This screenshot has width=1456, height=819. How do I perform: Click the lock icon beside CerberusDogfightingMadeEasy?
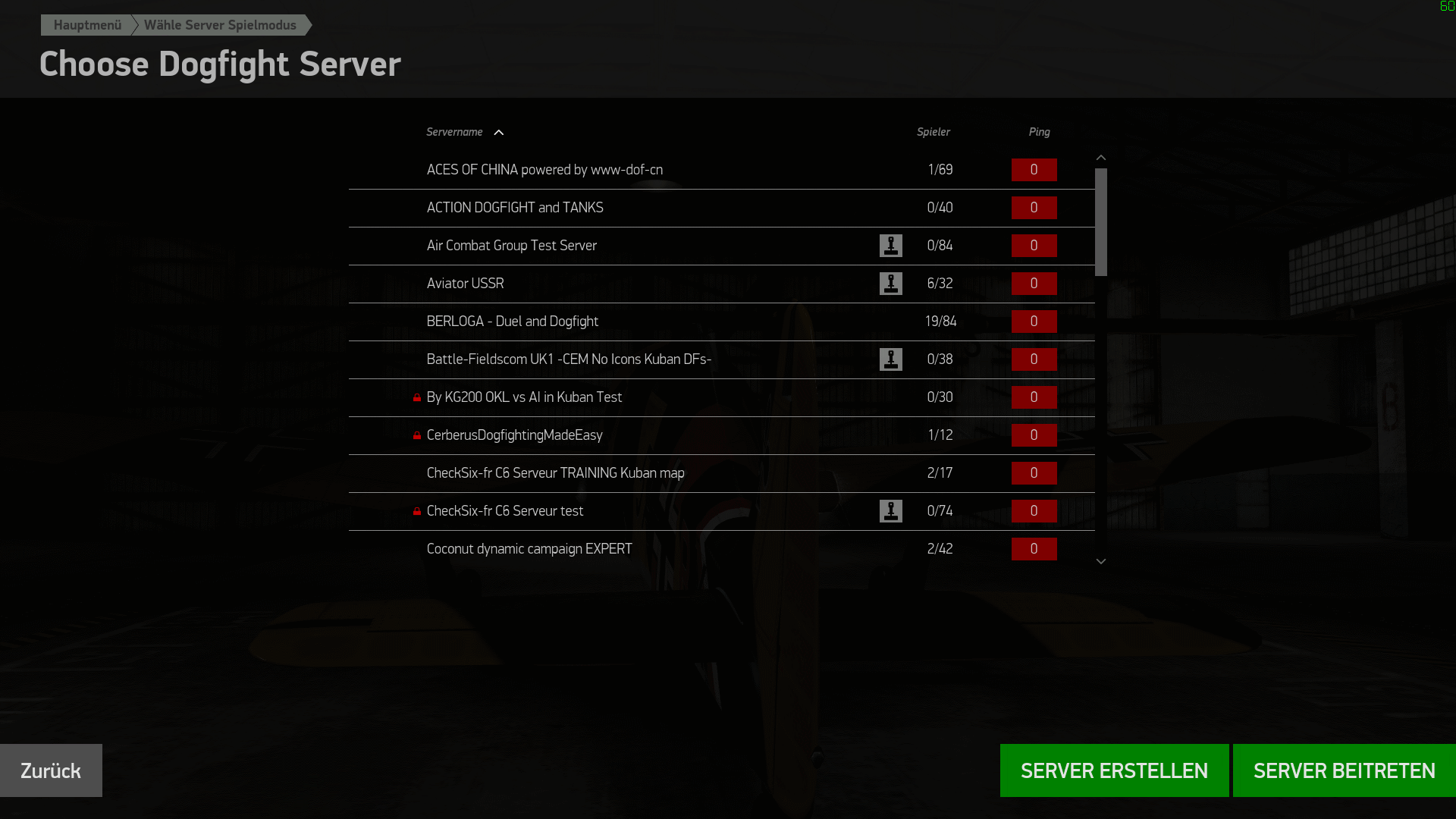click(417, 435)
